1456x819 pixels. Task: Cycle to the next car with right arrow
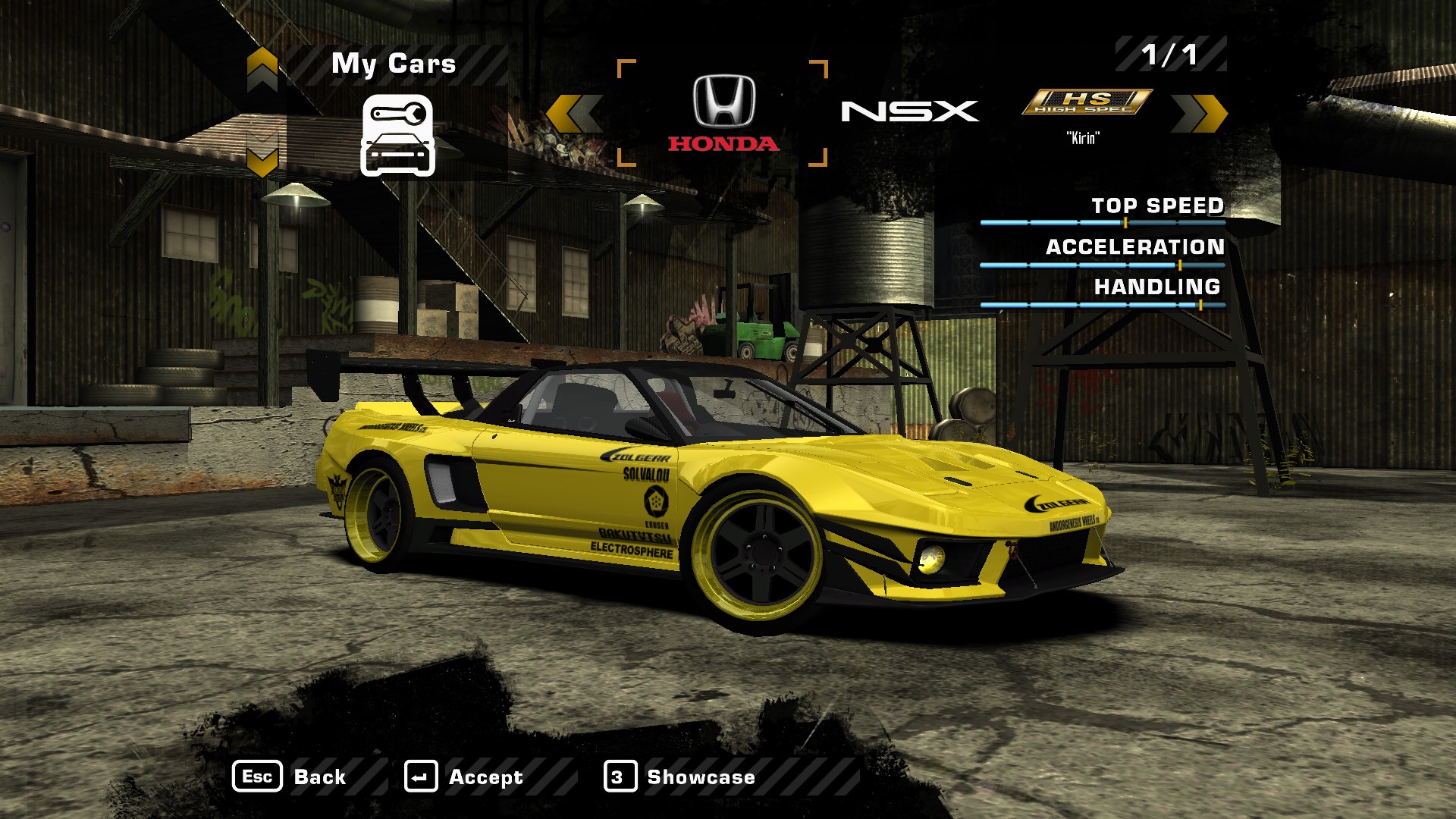pos(1199,114)
